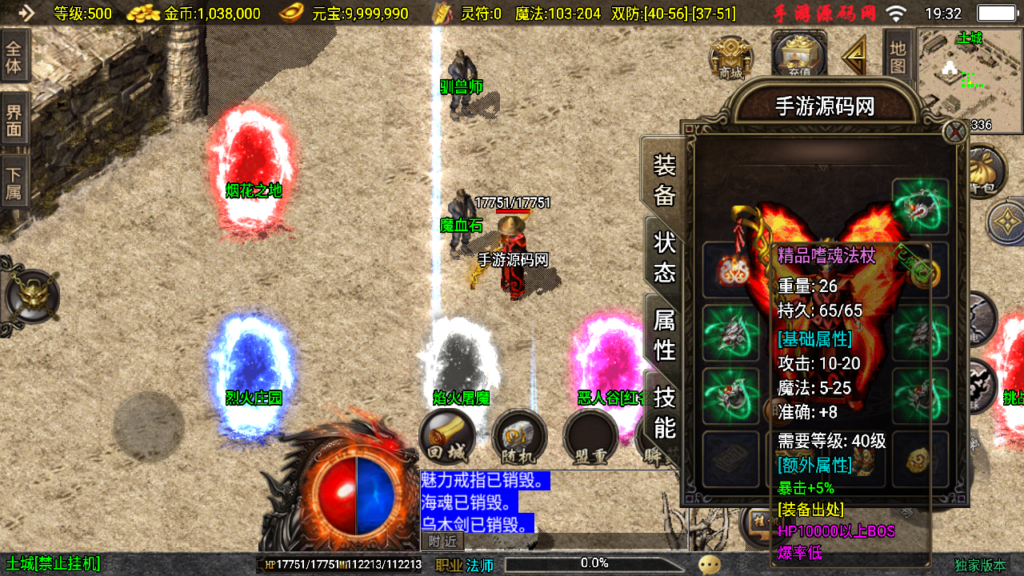The width and height of the screenshot is (1024, 576).
Task: Open the 下属 subordinates button
Action: tap(14, 181)
